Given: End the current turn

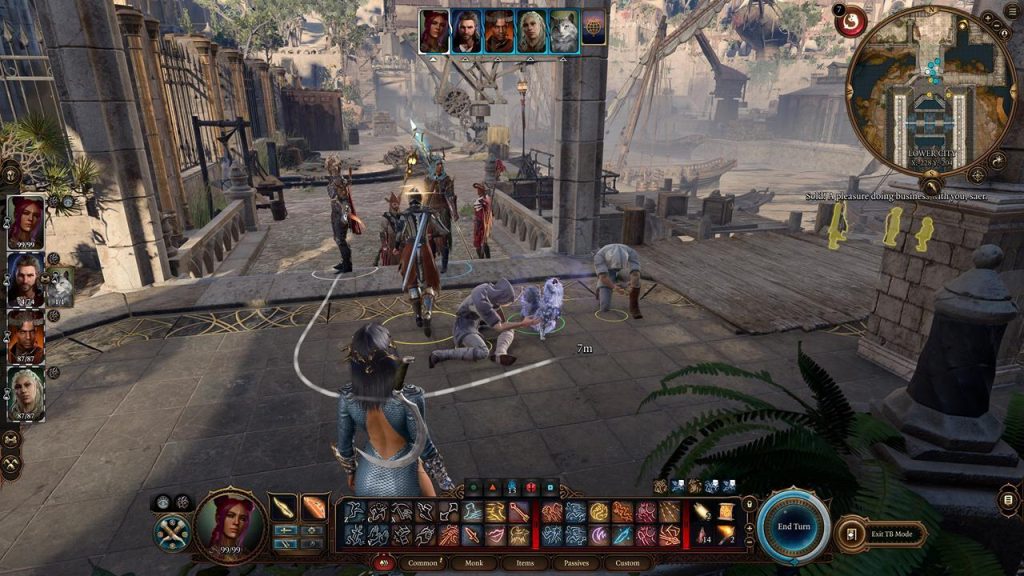Looking at the screenshot, I should click(793, 525).
